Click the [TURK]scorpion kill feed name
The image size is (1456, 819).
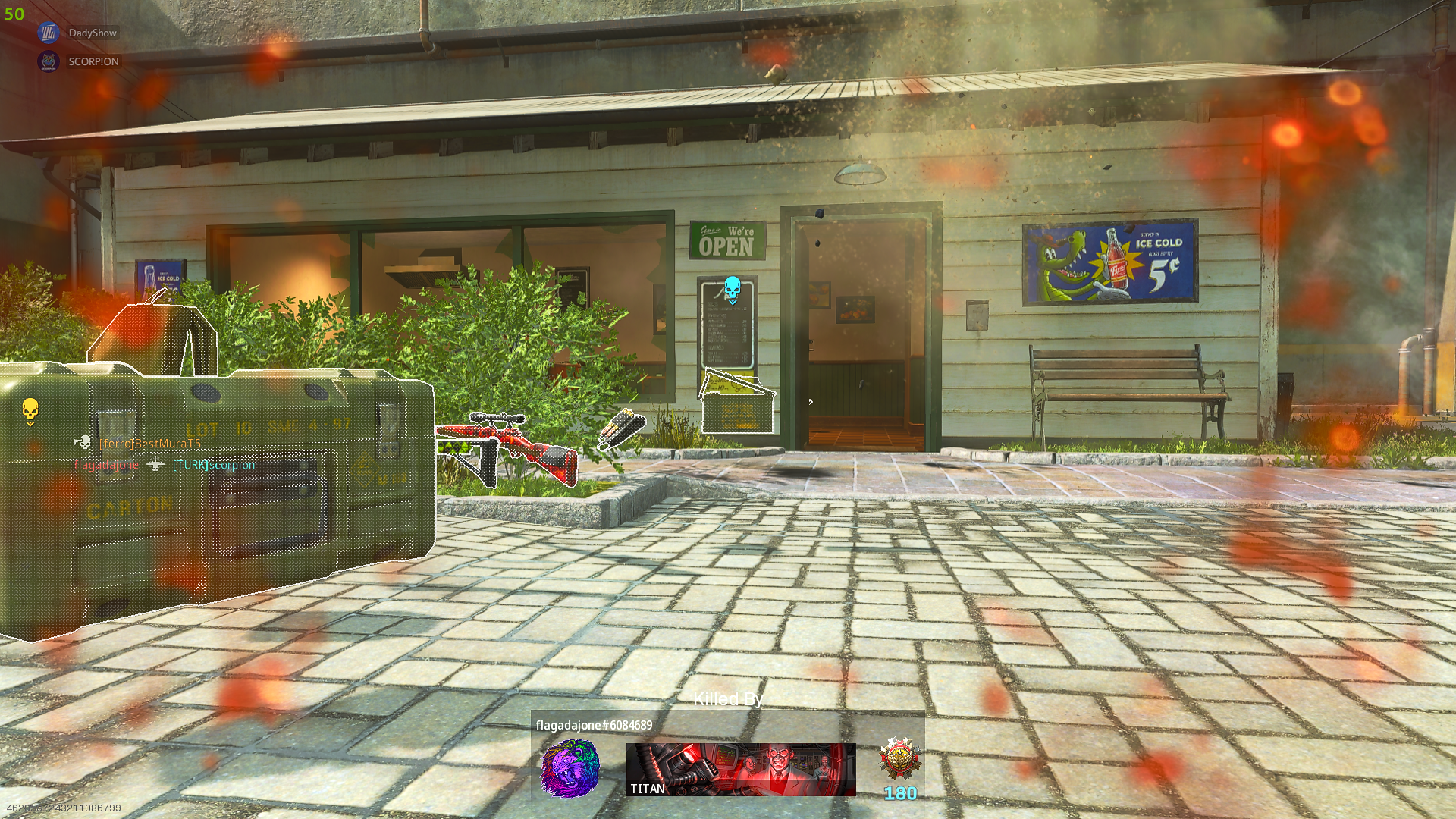(x=214, y=465)
